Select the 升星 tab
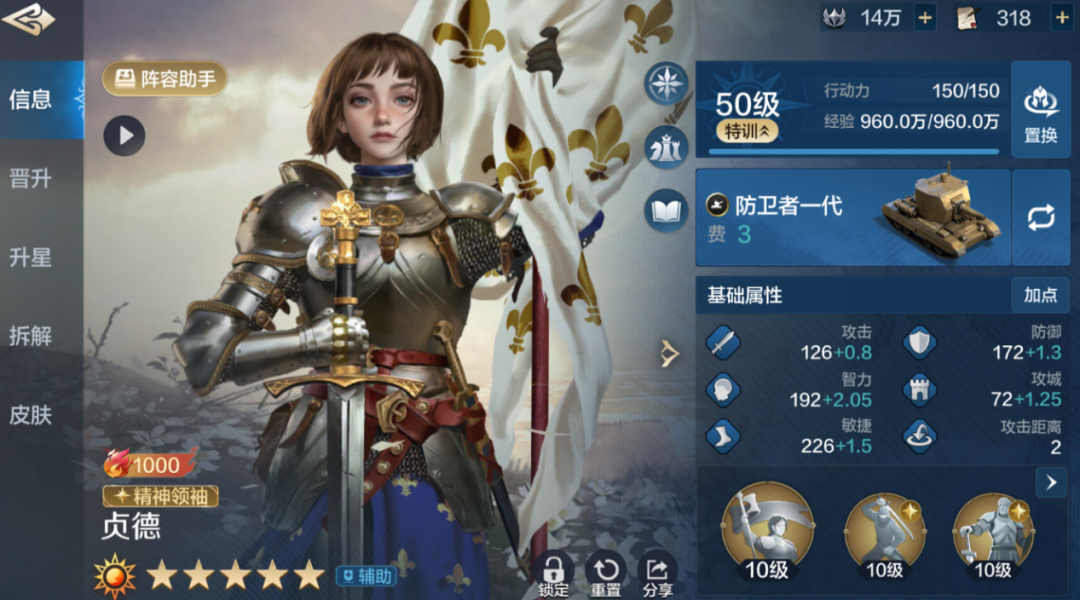The width and height of the screenshot is (1080, 600). click(x=31, y=257)
